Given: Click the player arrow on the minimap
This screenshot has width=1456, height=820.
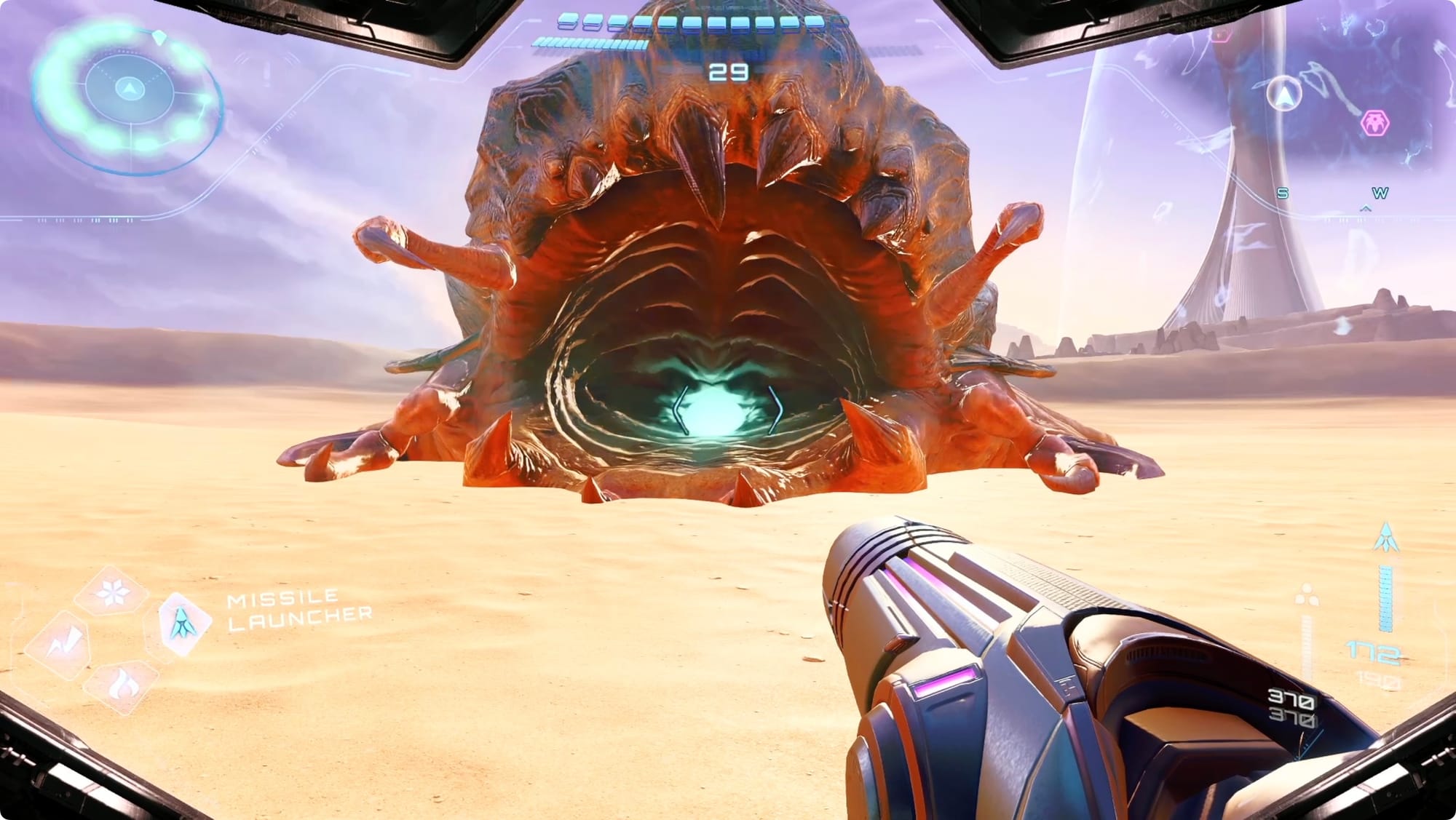Looking at the screenshot, I should point(1285,95).
